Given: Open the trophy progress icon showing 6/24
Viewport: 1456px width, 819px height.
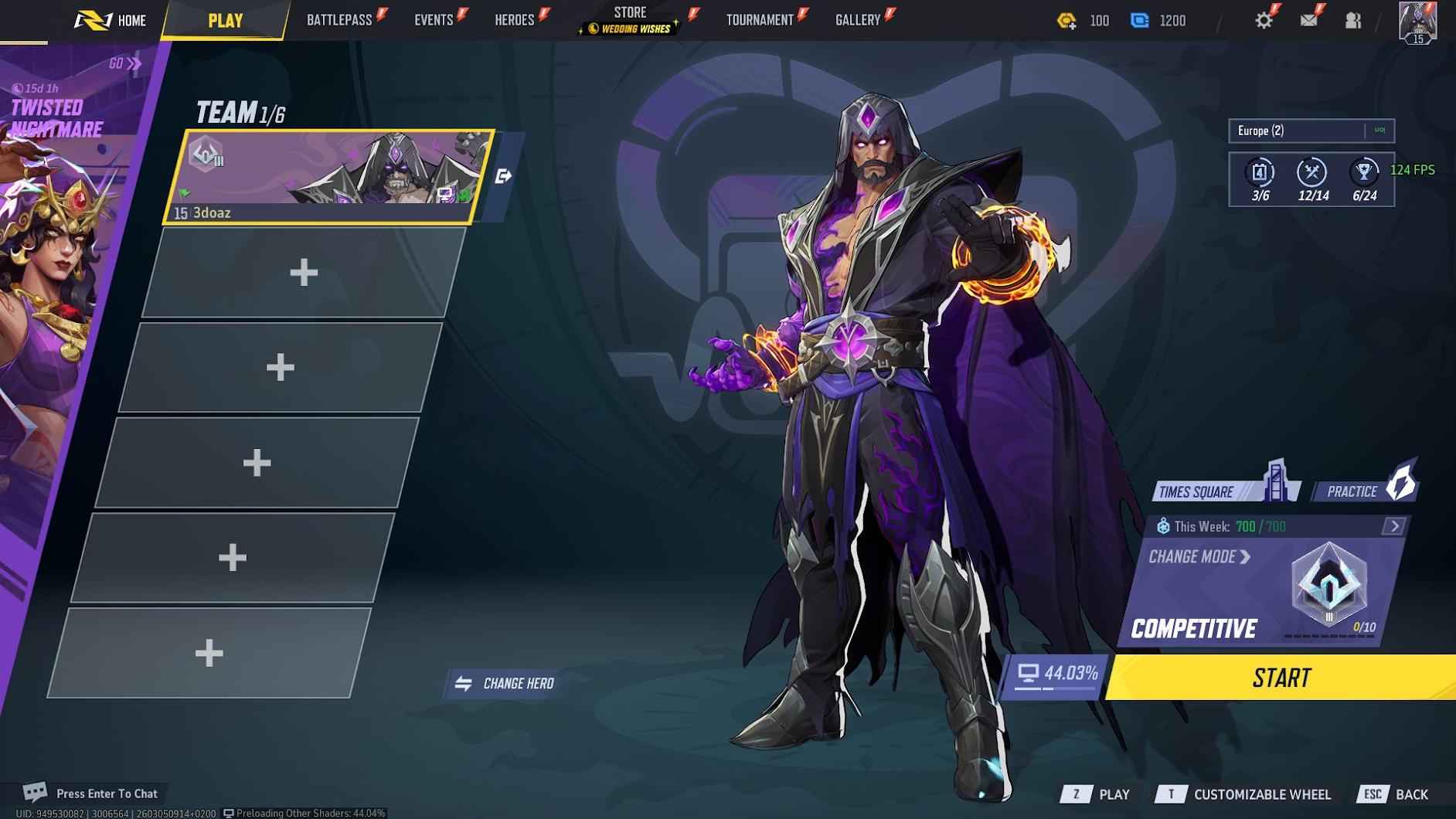Looking at the screenshot, I should point(1365,173).
